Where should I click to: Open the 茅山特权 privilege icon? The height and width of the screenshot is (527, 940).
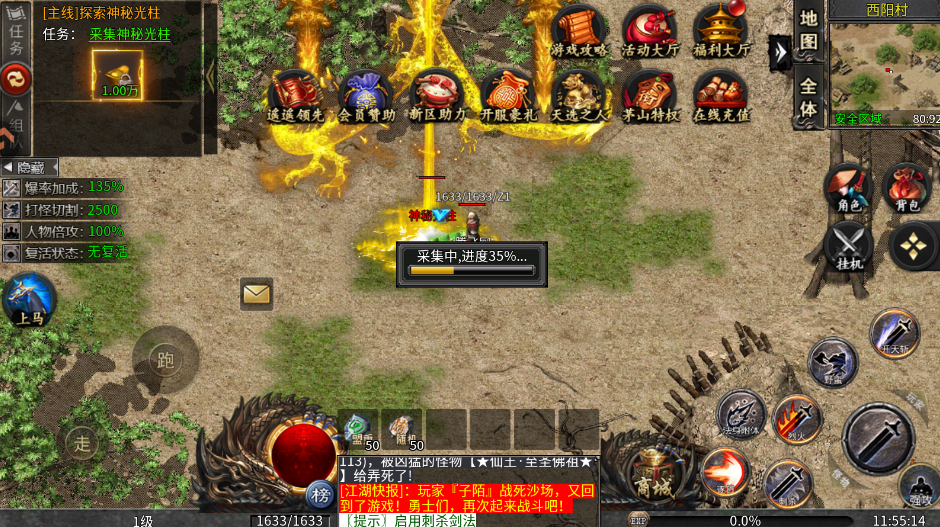650,96
